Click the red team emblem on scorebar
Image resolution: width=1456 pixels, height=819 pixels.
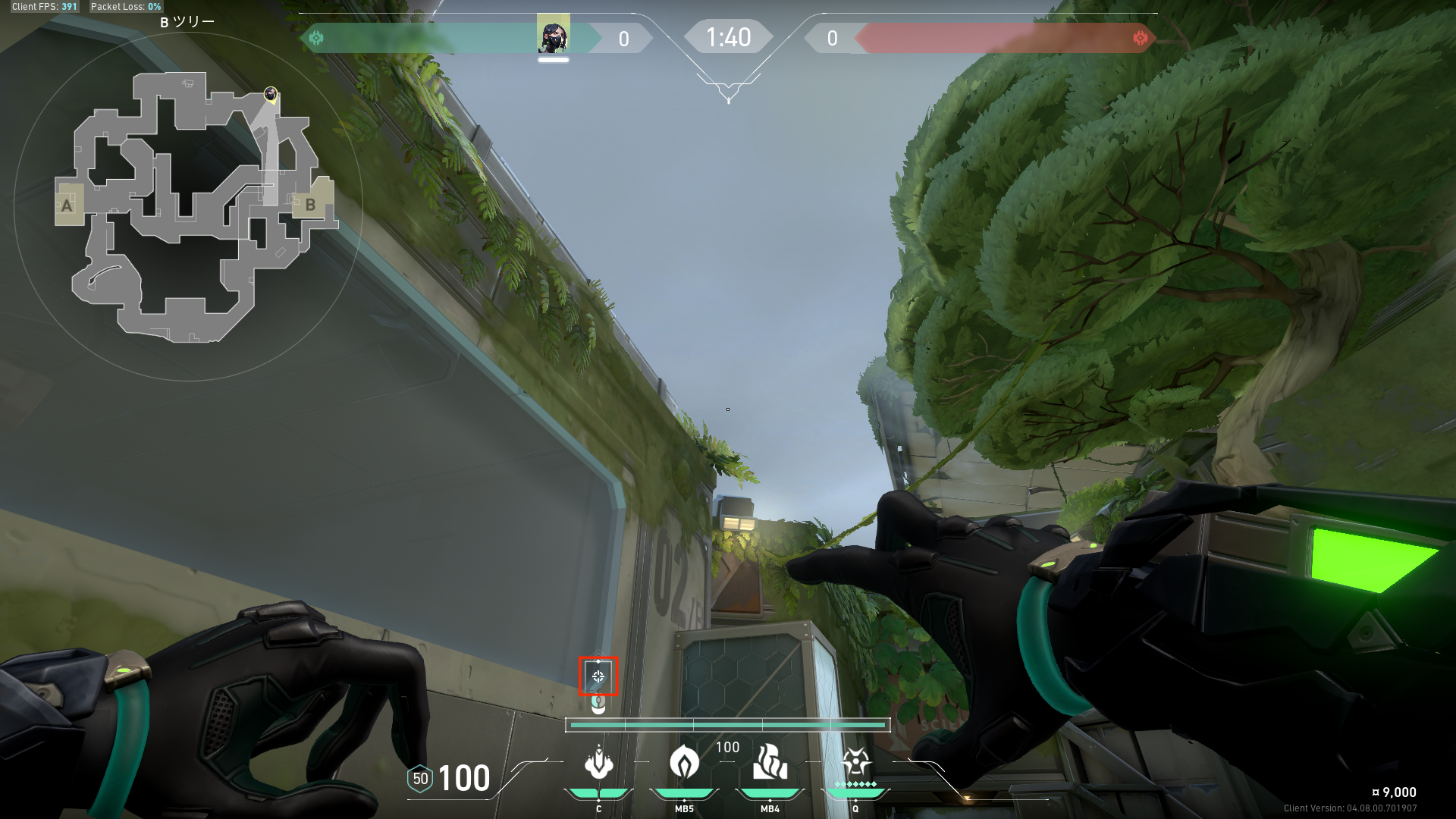coord(1140,38)
